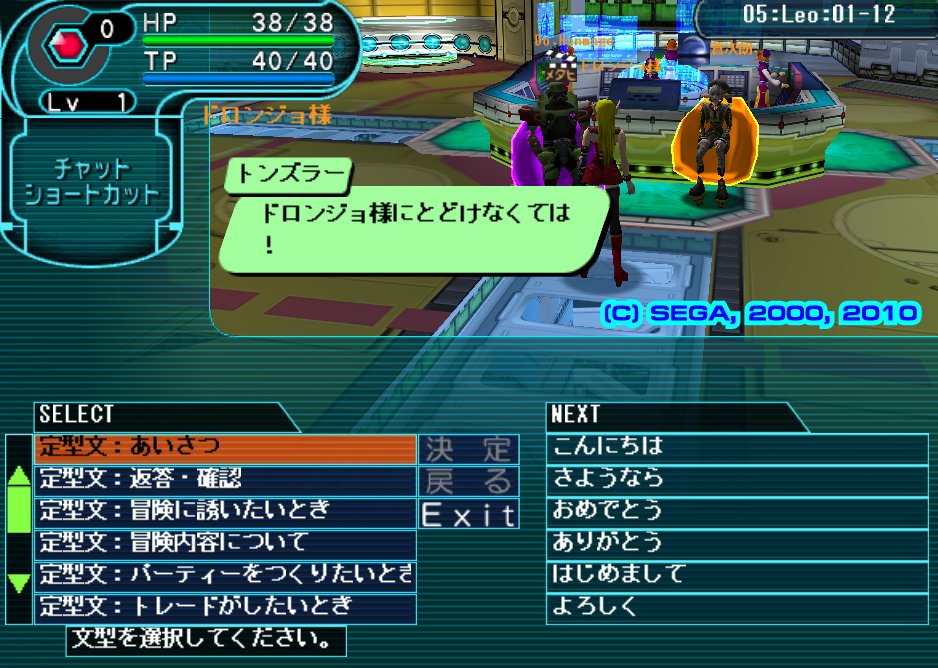
Task: Select the よろしく phrase
Action: point(737,606)
